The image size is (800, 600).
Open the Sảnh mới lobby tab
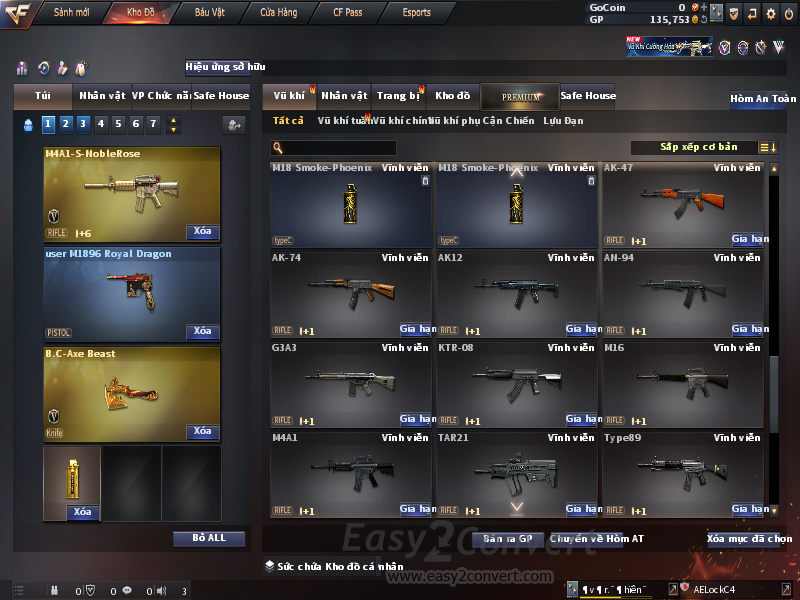pyautogui.click(x=72, y=13)
